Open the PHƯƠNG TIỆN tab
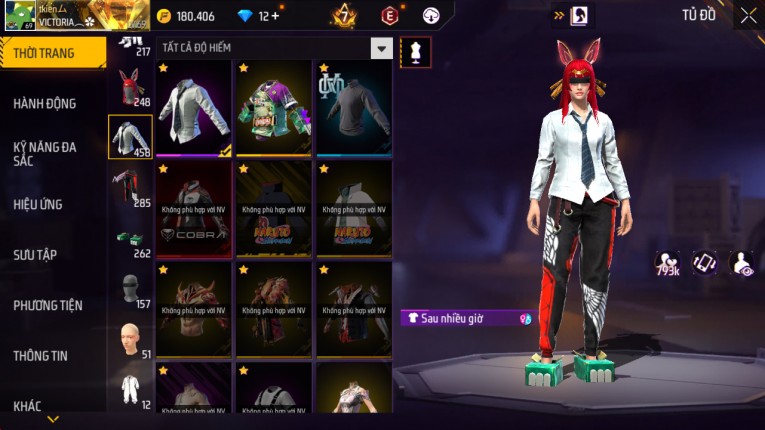 (x=48, y=305)
